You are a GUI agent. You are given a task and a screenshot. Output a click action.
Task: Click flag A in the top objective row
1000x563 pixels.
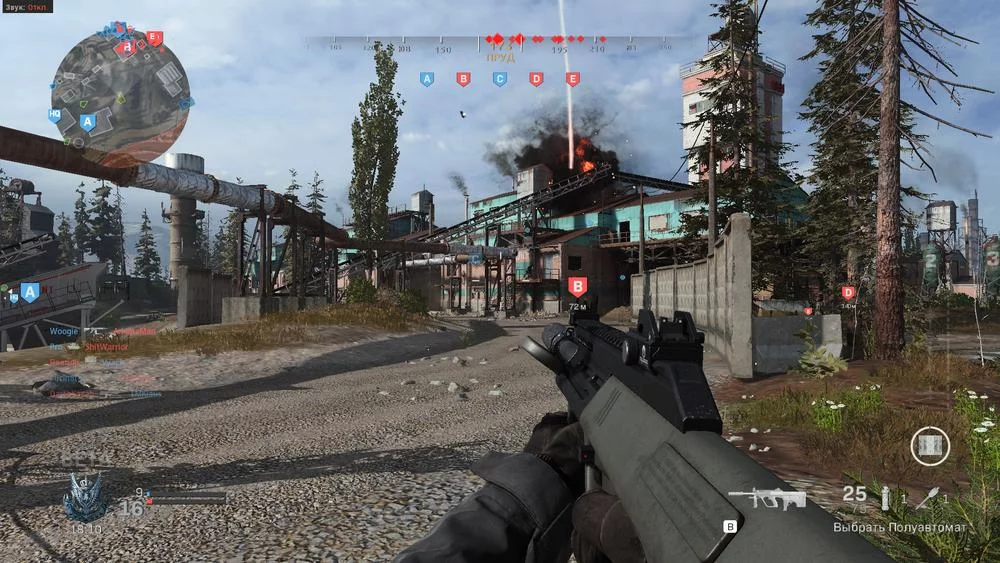(x=427, y=78)
